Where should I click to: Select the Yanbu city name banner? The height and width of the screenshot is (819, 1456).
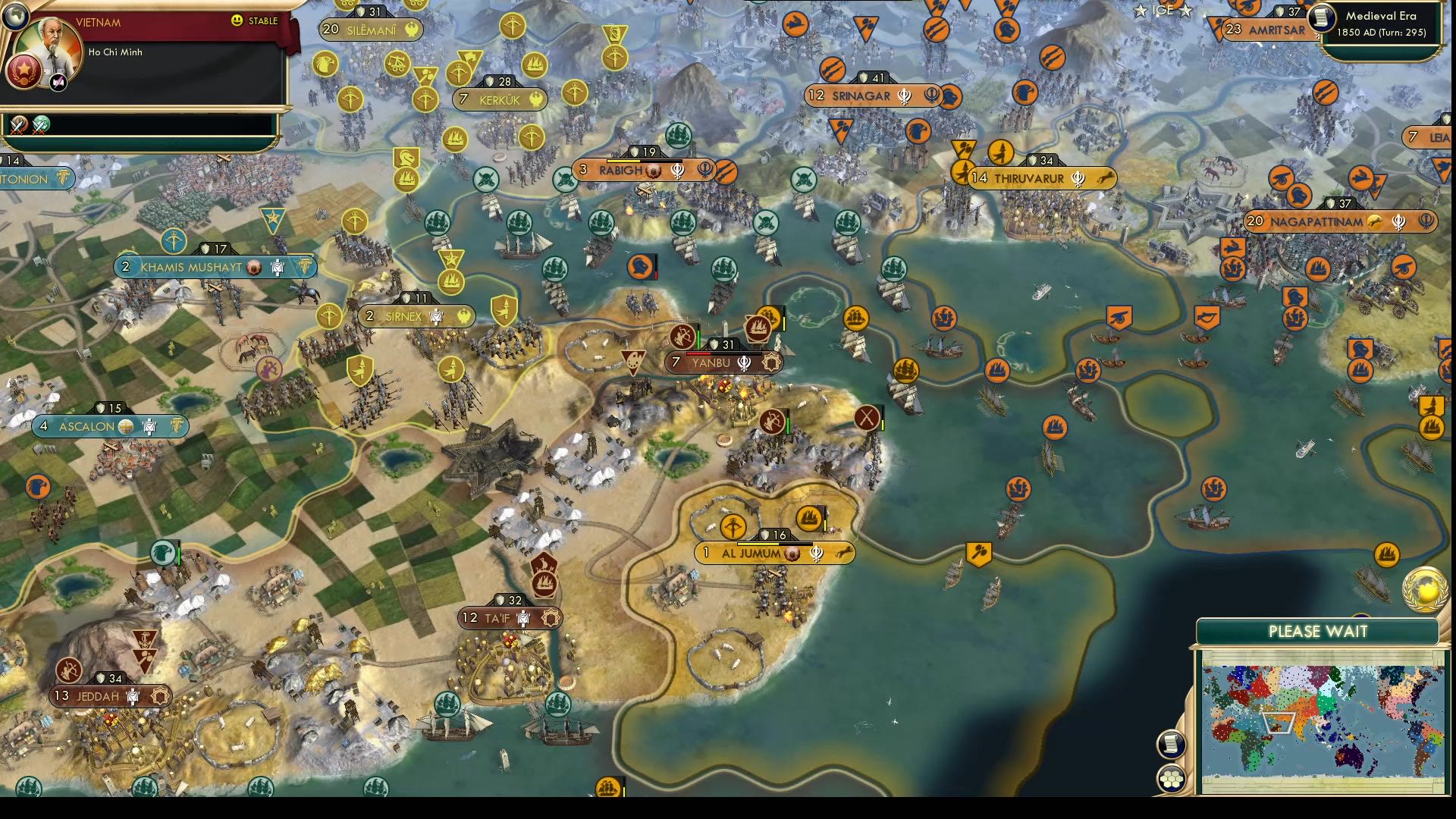pyautogui.click(x=713, y=362)
